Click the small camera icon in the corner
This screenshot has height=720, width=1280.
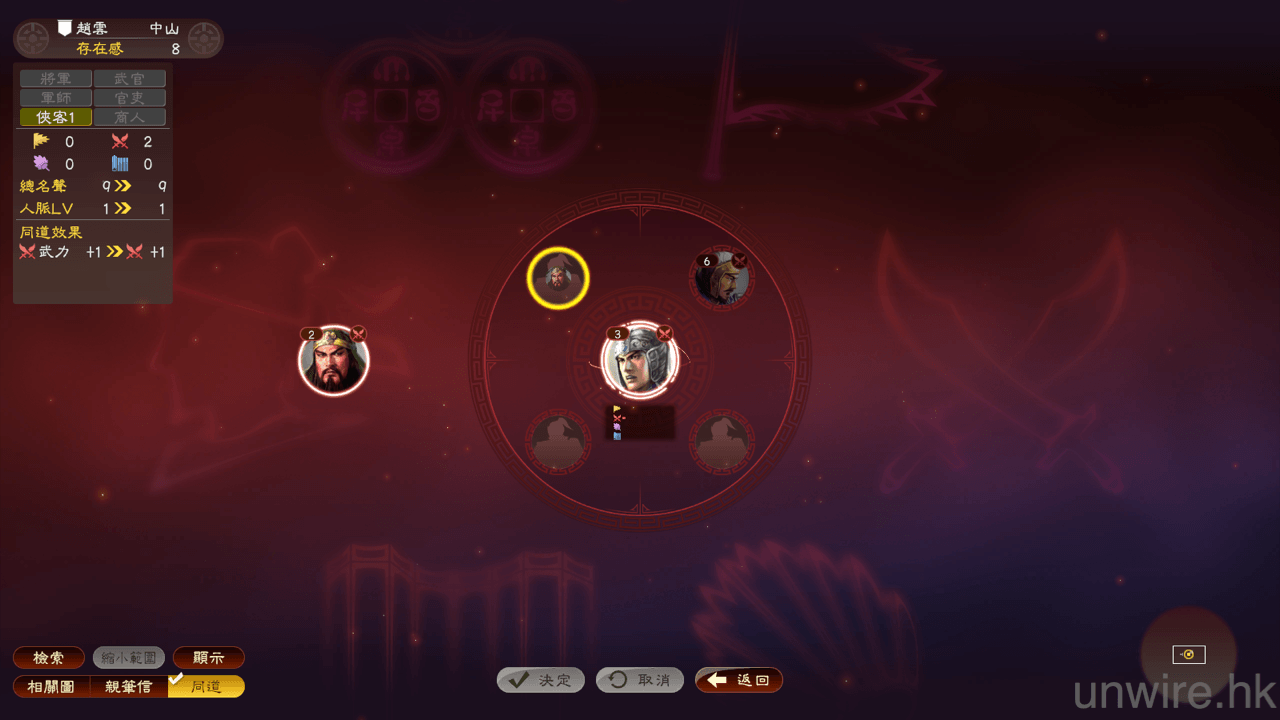coord(1189,655)
